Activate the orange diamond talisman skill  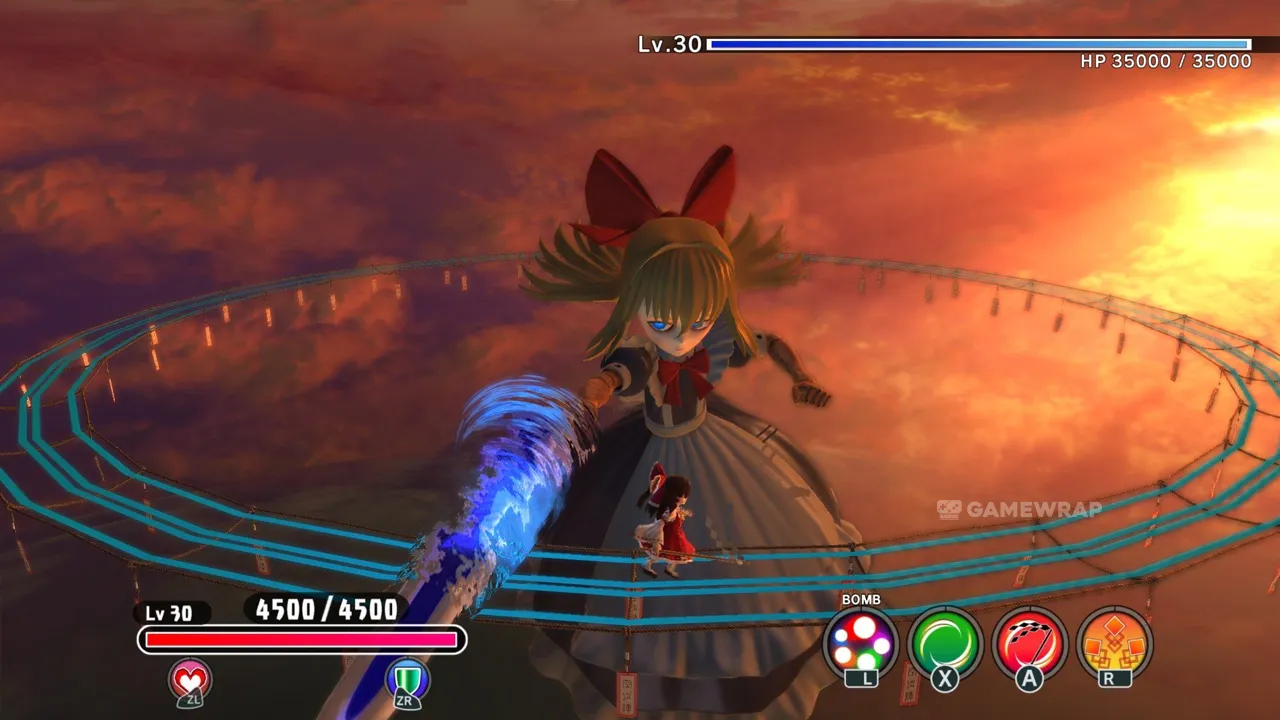click(x=1114, y=644)
